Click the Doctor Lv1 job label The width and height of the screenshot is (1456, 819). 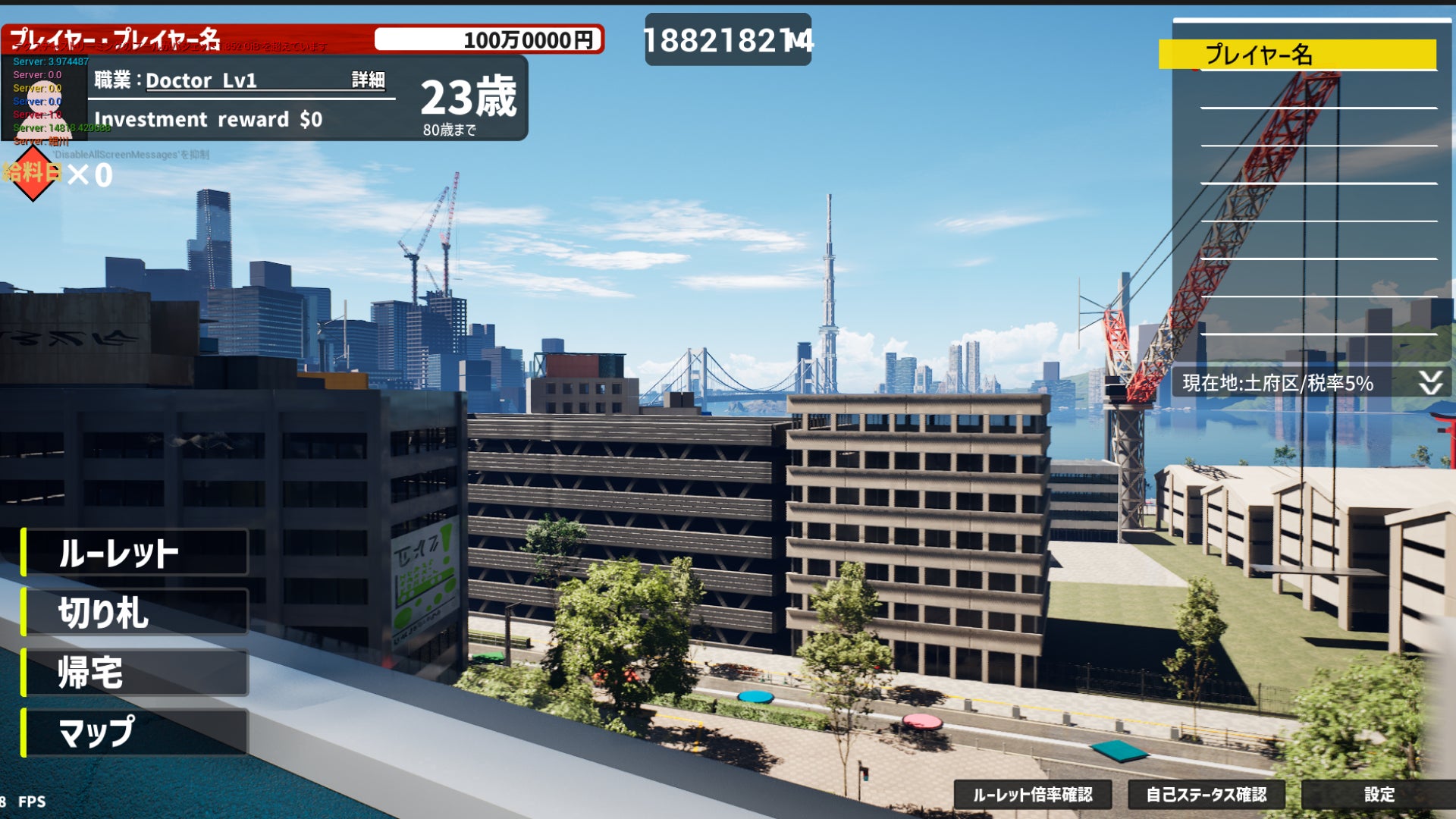(201, 80)
